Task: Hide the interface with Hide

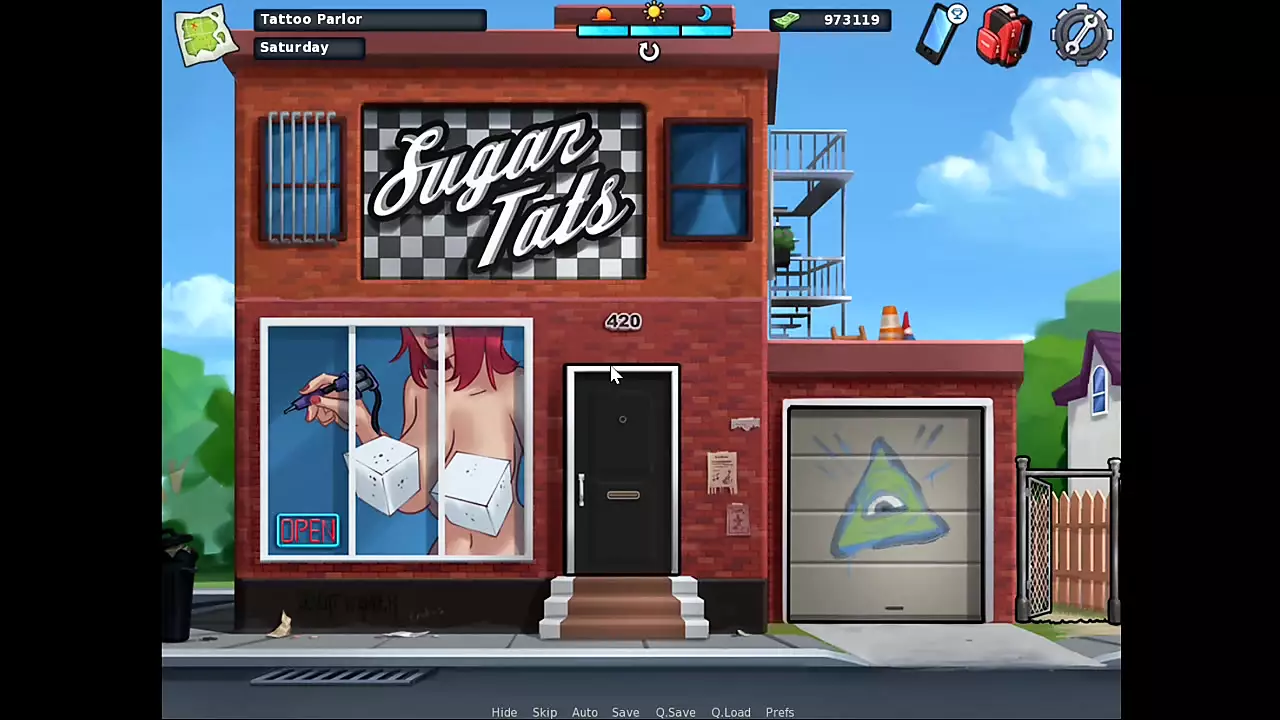Action: [504, 712]
